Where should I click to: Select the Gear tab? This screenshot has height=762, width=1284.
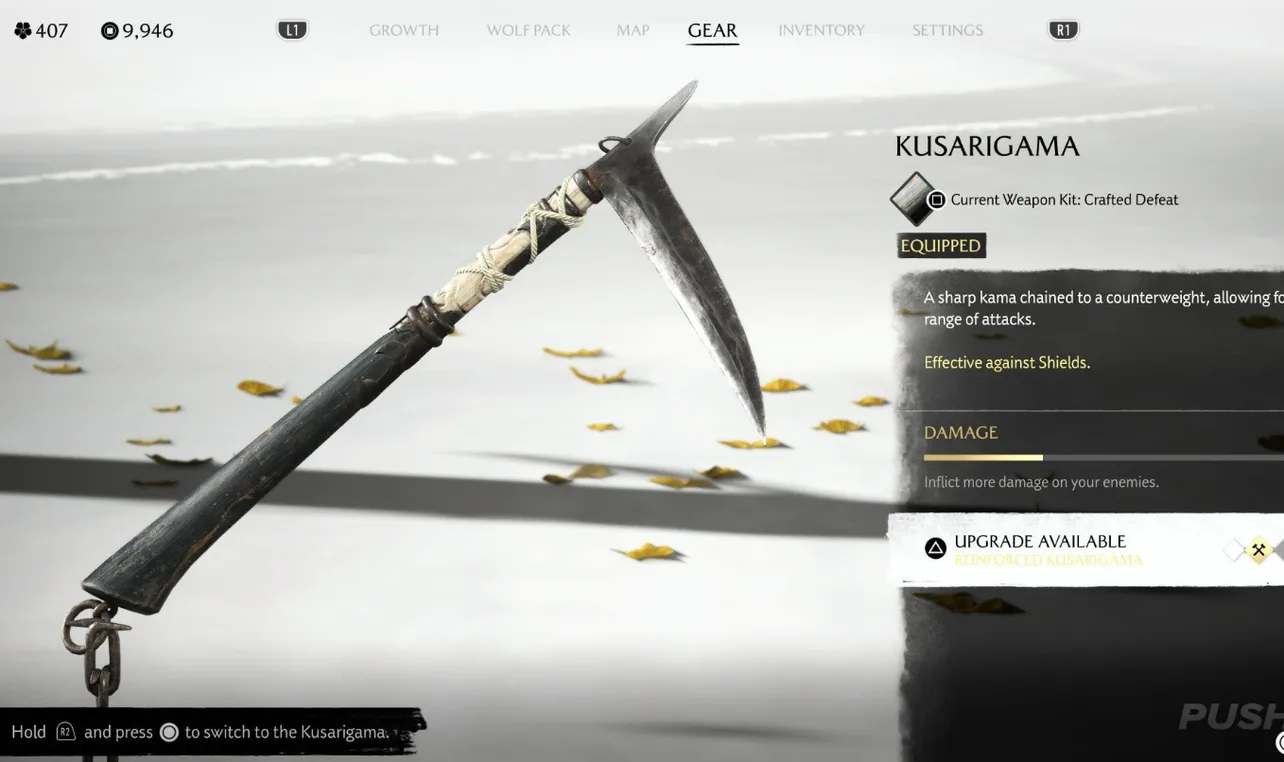pos(712,30)
